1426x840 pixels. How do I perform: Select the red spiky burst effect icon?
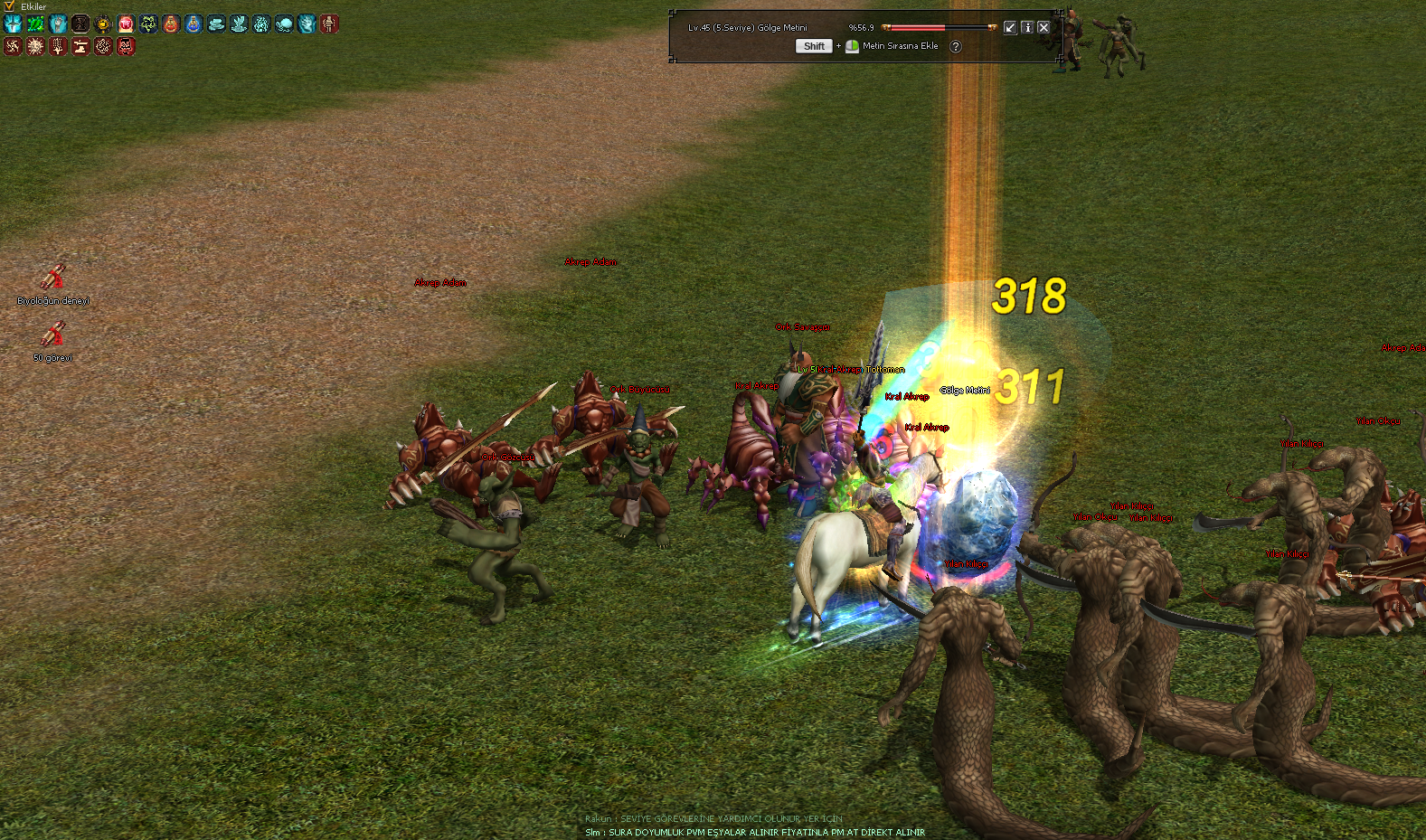tap(35, 46)
